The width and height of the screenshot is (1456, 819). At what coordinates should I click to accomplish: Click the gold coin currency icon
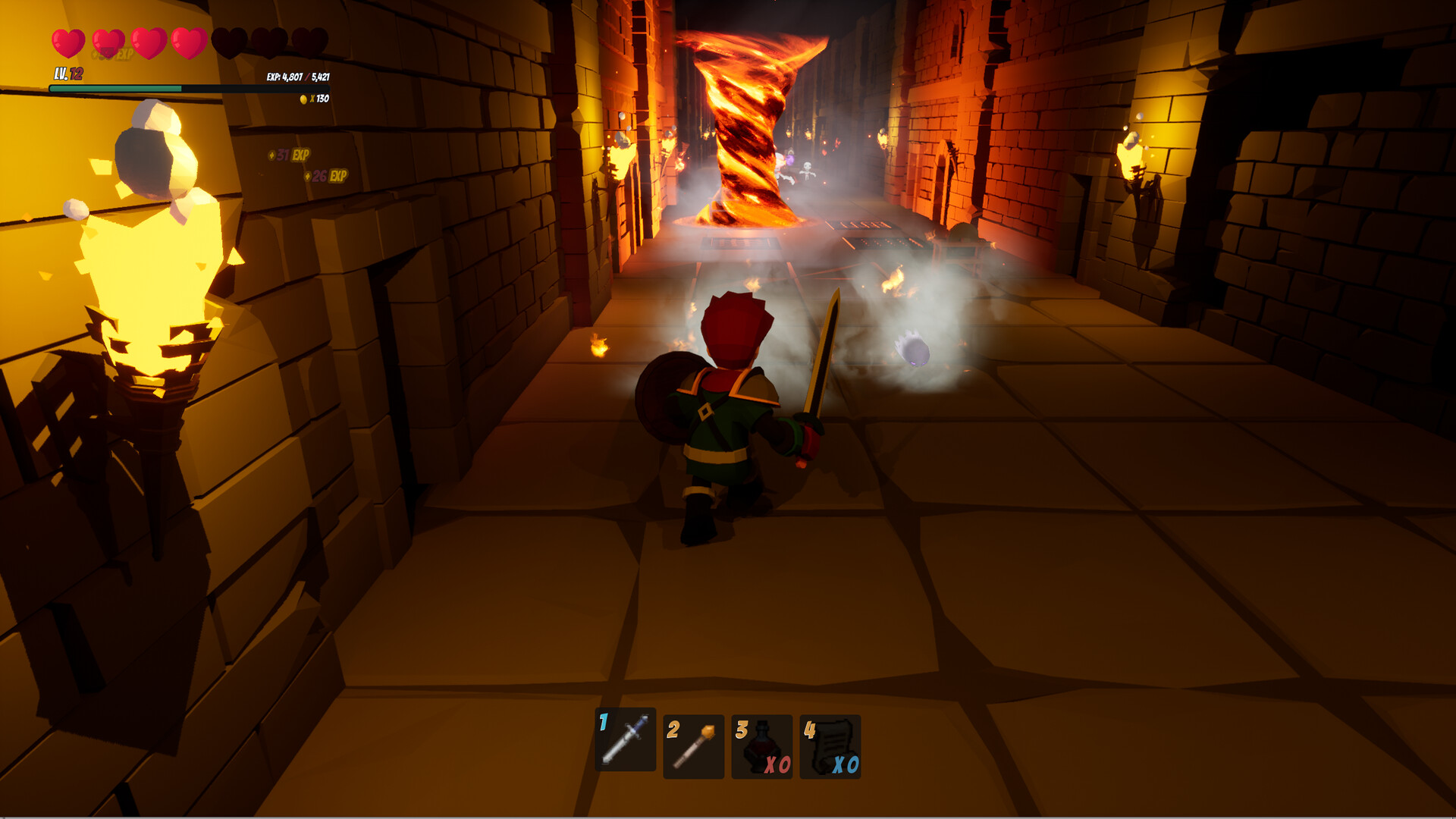pyautogui.click(x=303, y=99)
